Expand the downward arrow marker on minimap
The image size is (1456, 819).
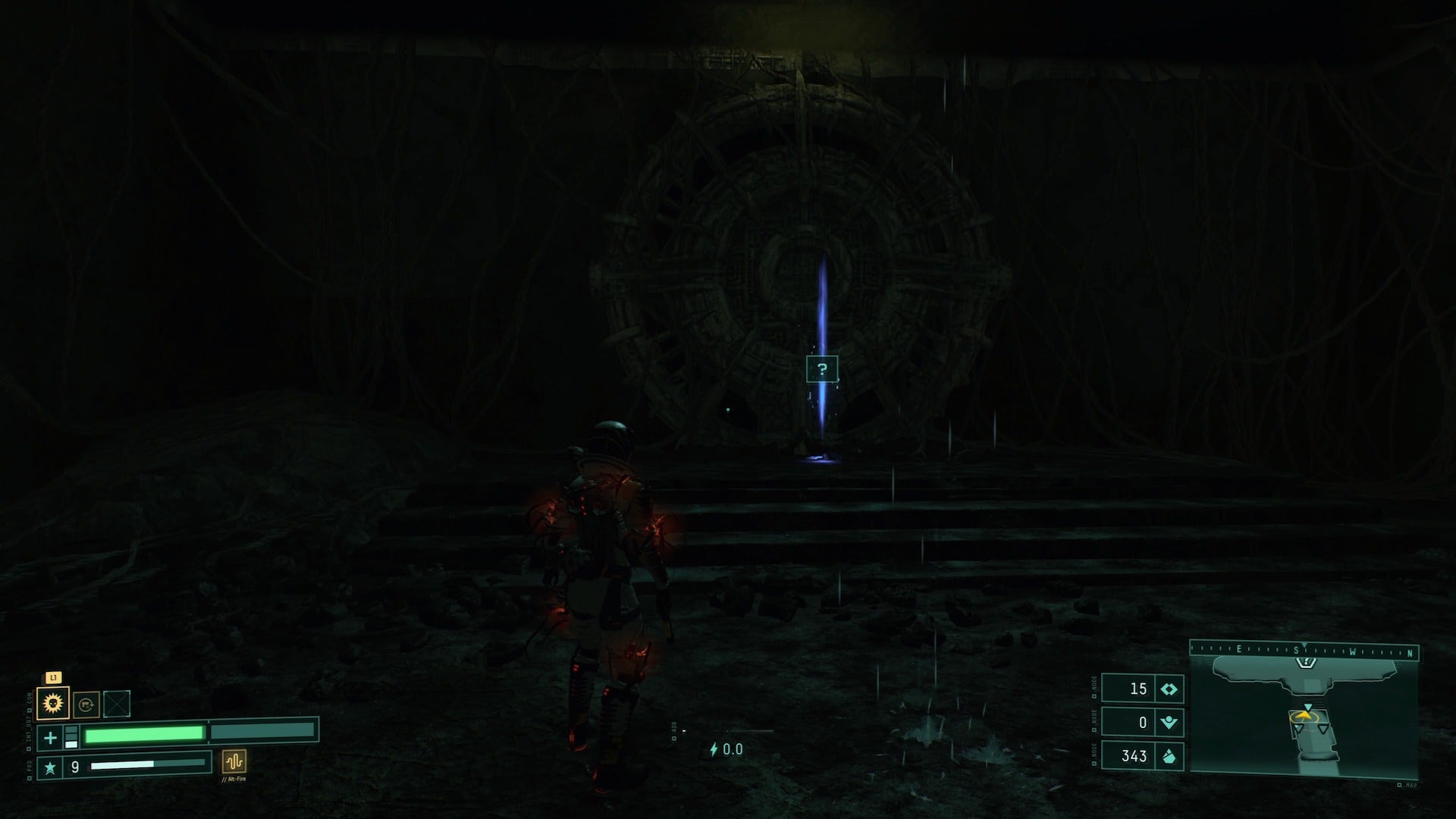tap(1308, 706)
